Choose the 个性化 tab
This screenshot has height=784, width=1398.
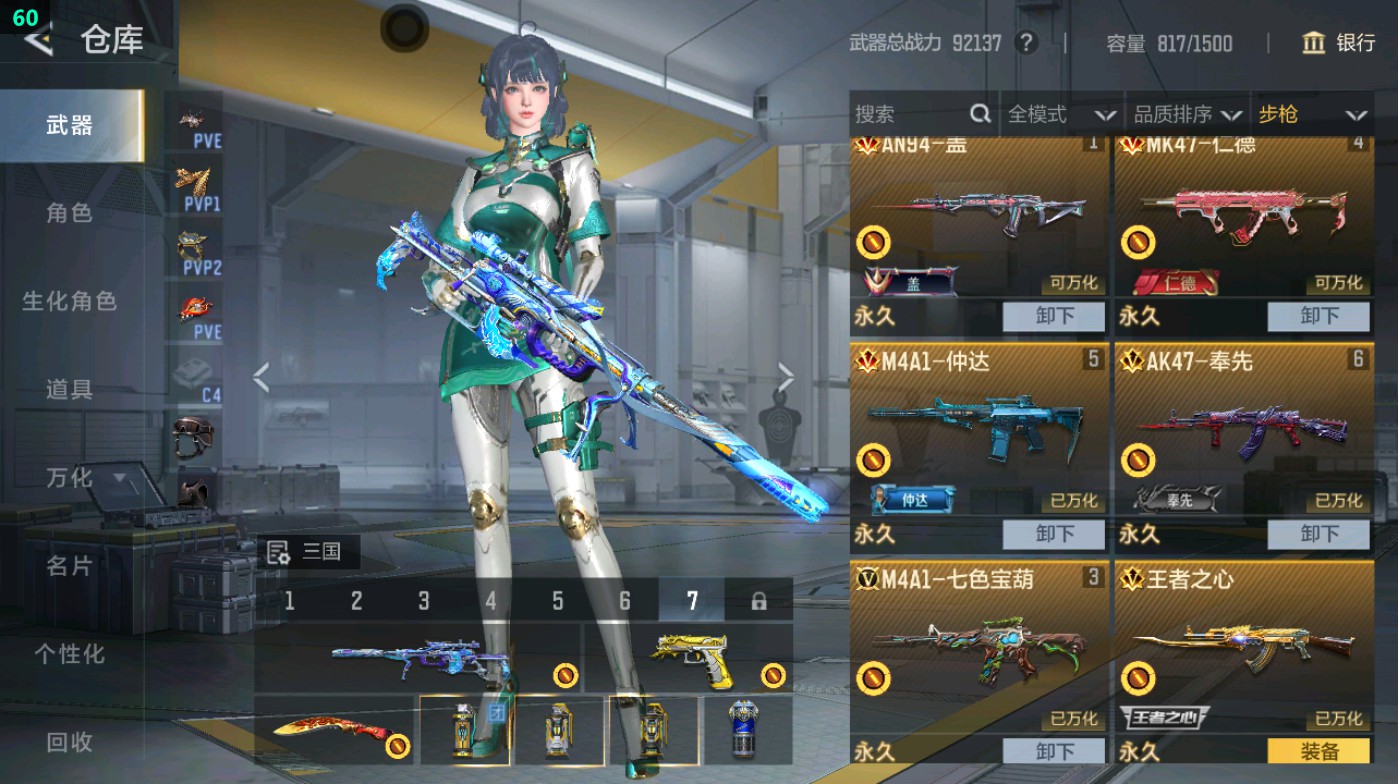(x=69, y=654)
